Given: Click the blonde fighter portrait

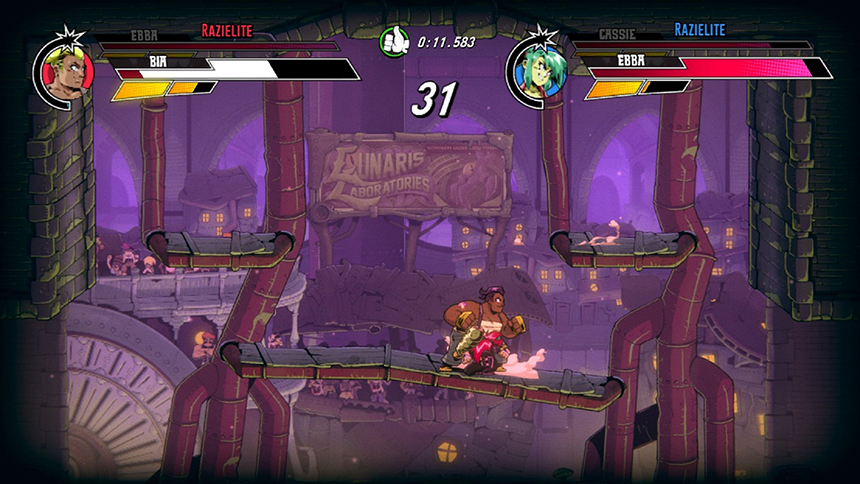Looking at the screenshot, I should pos(67,71).
